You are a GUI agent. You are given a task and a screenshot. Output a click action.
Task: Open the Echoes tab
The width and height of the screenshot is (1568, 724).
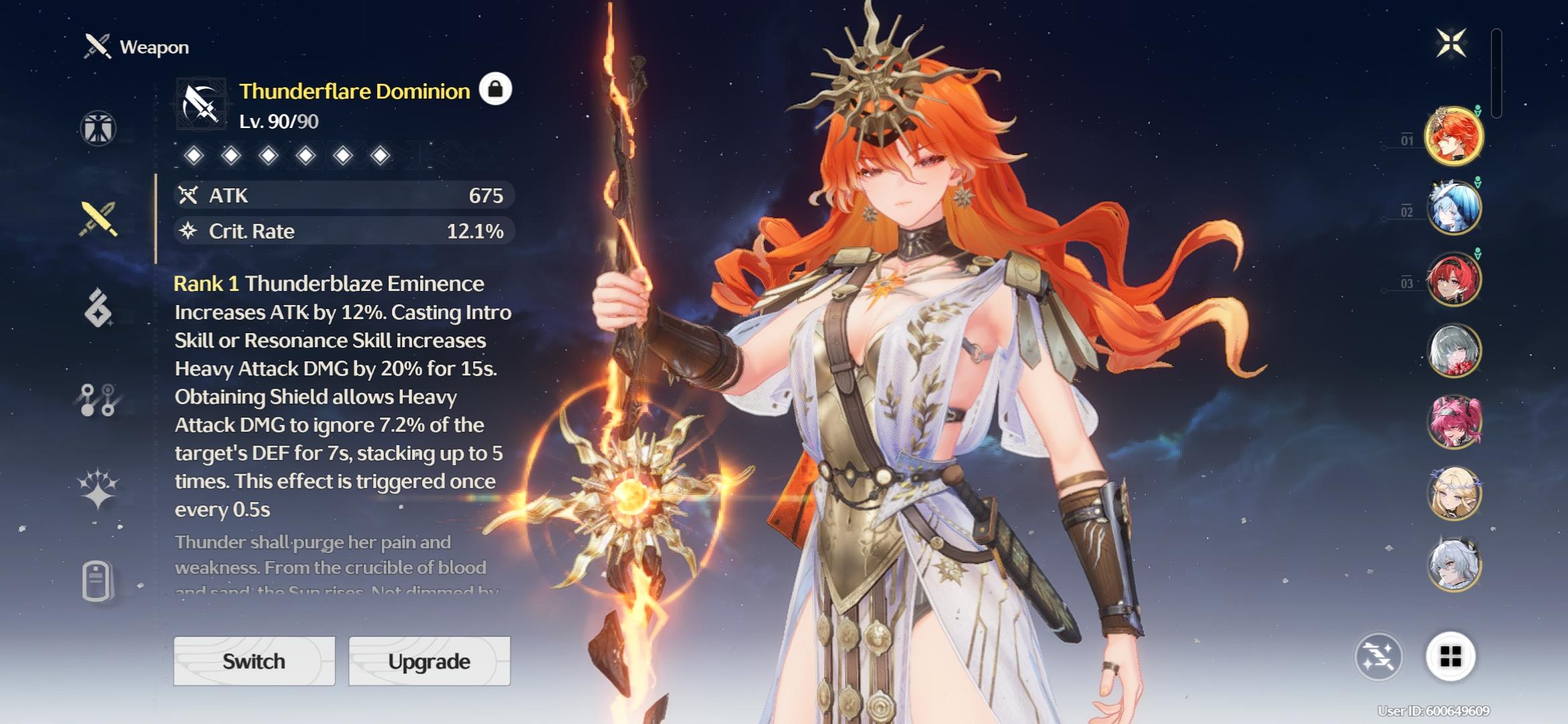(x=99, y=308)
